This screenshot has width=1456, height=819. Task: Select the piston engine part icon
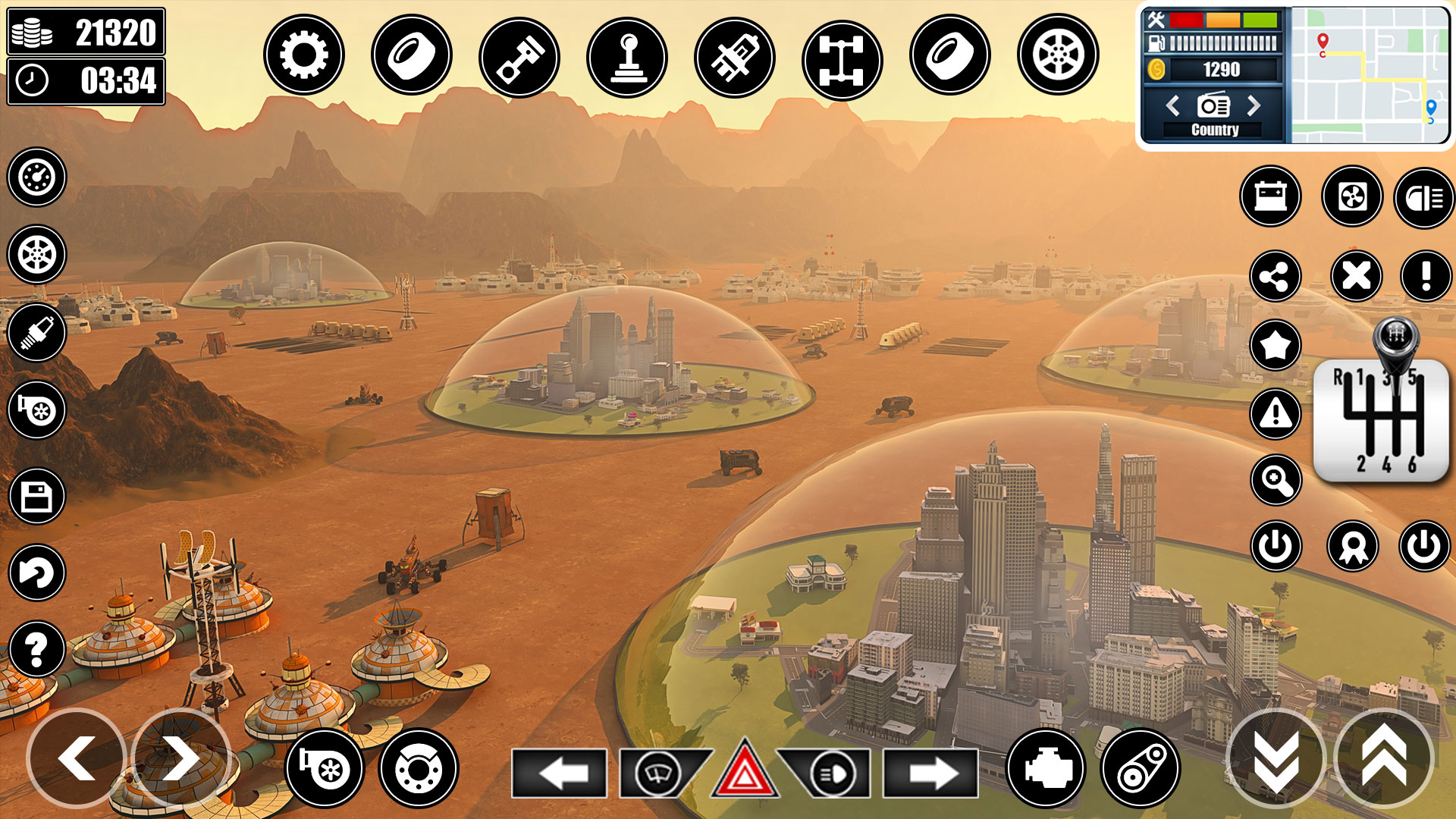tap(519, 58)
